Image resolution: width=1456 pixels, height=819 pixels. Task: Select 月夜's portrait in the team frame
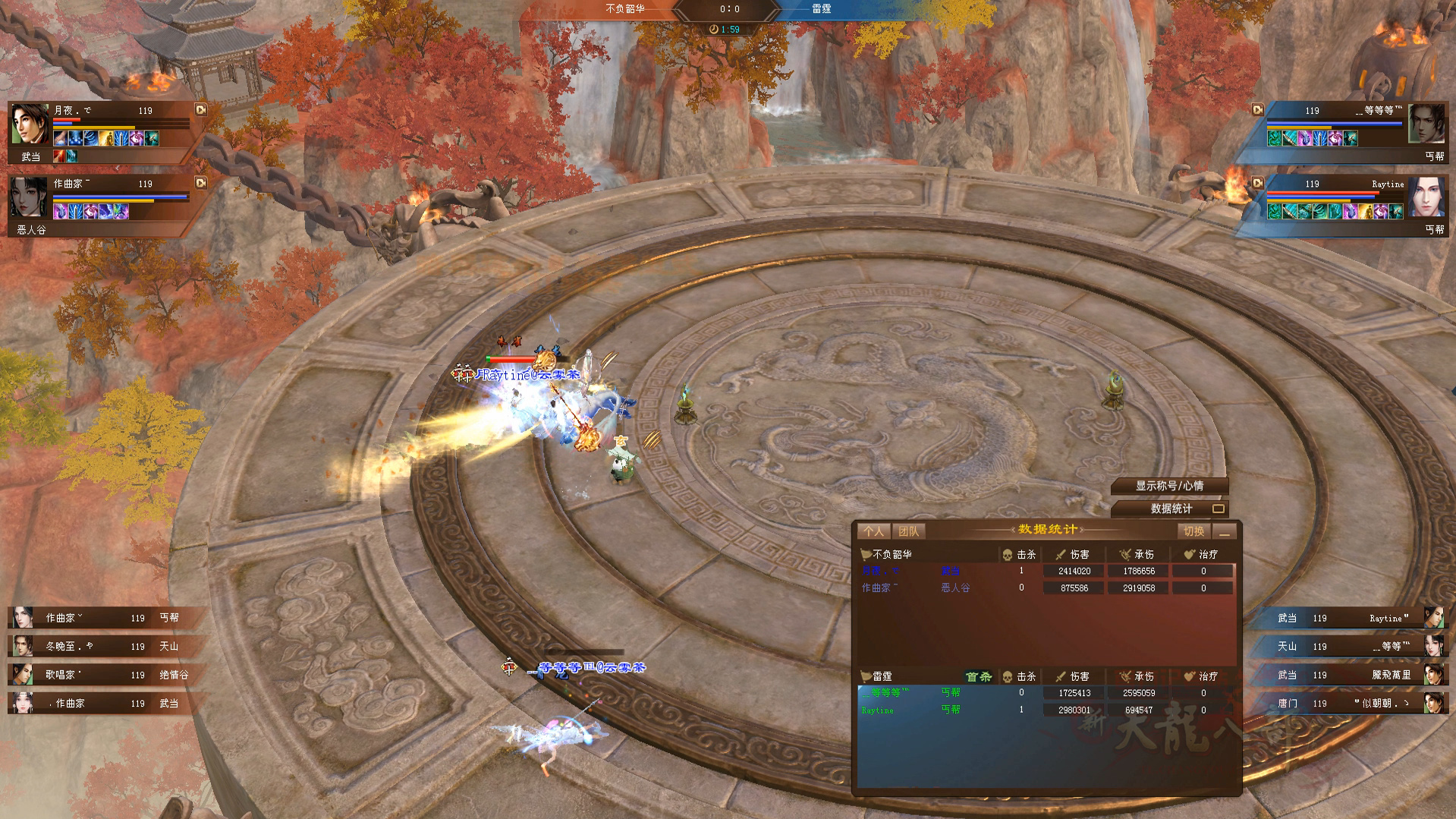30,124
